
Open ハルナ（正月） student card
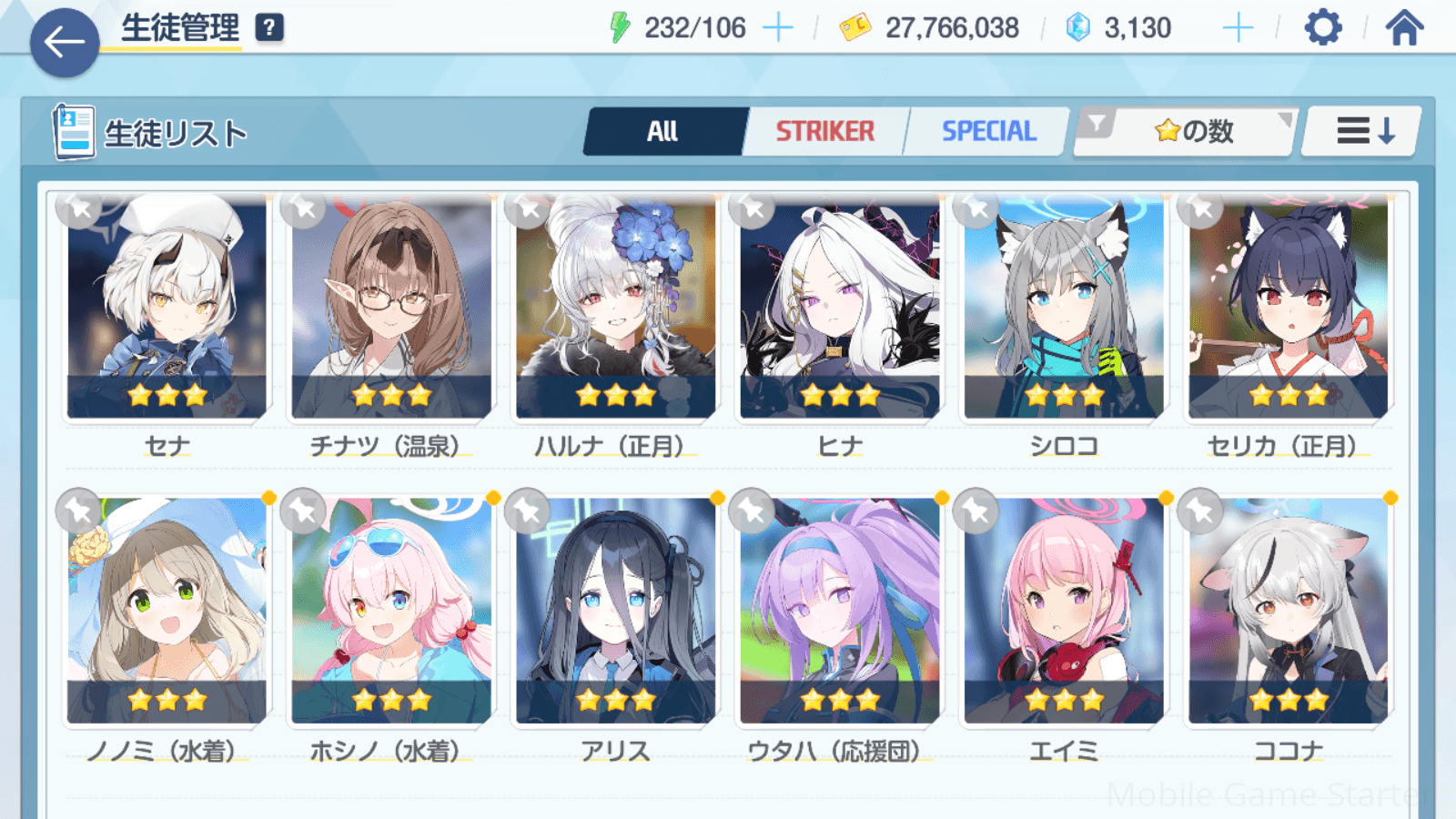615,309
